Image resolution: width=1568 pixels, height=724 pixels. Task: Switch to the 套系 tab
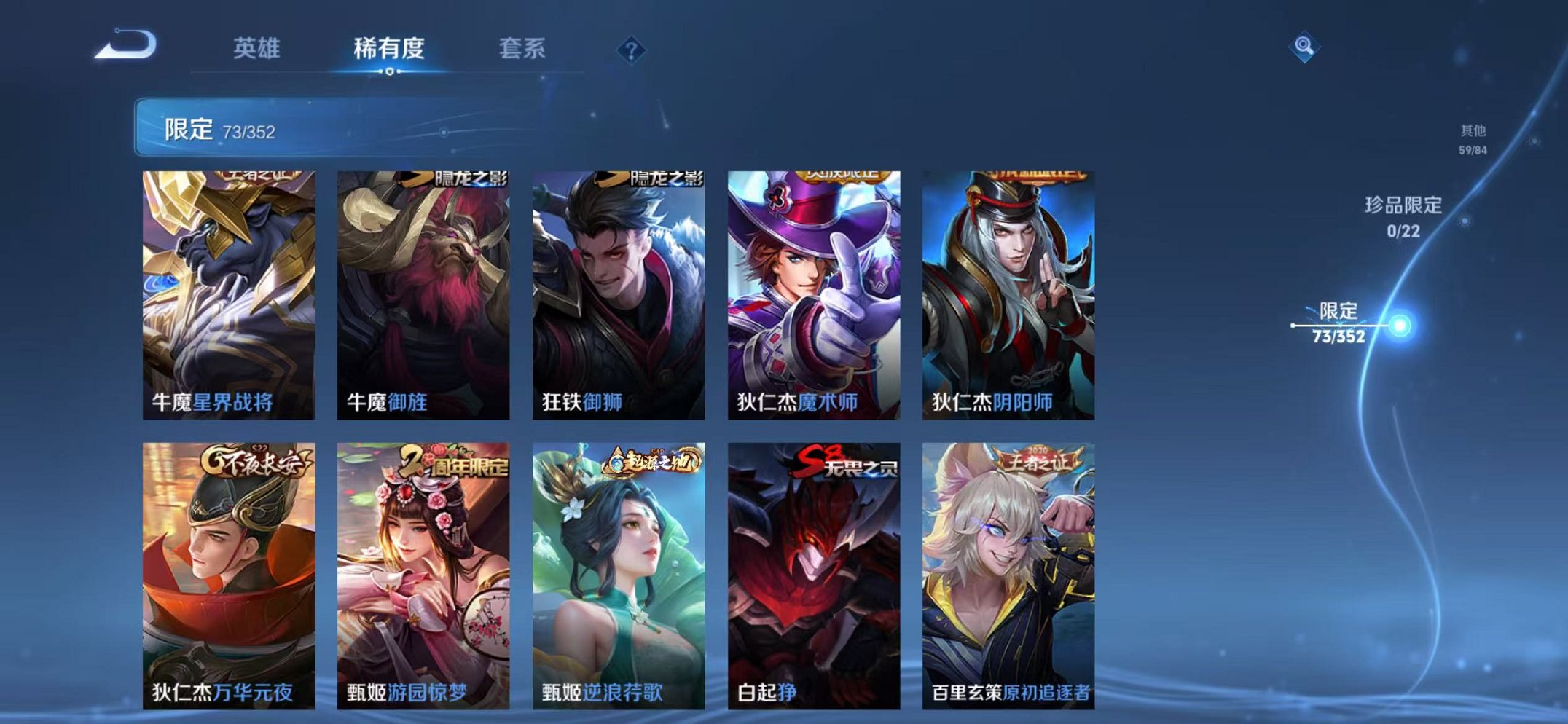[521, 50]
